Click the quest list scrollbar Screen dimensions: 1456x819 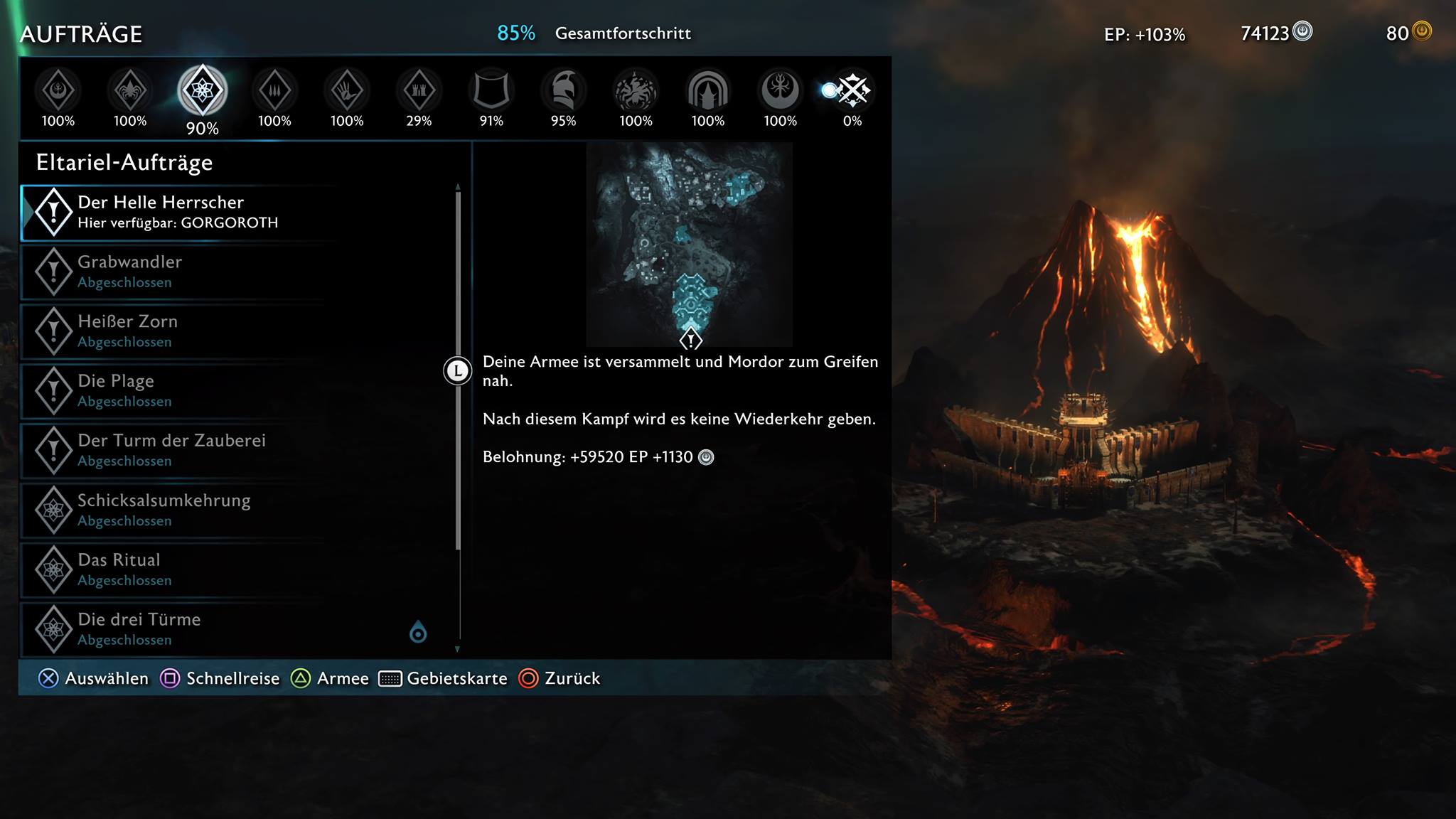[458, 370]
